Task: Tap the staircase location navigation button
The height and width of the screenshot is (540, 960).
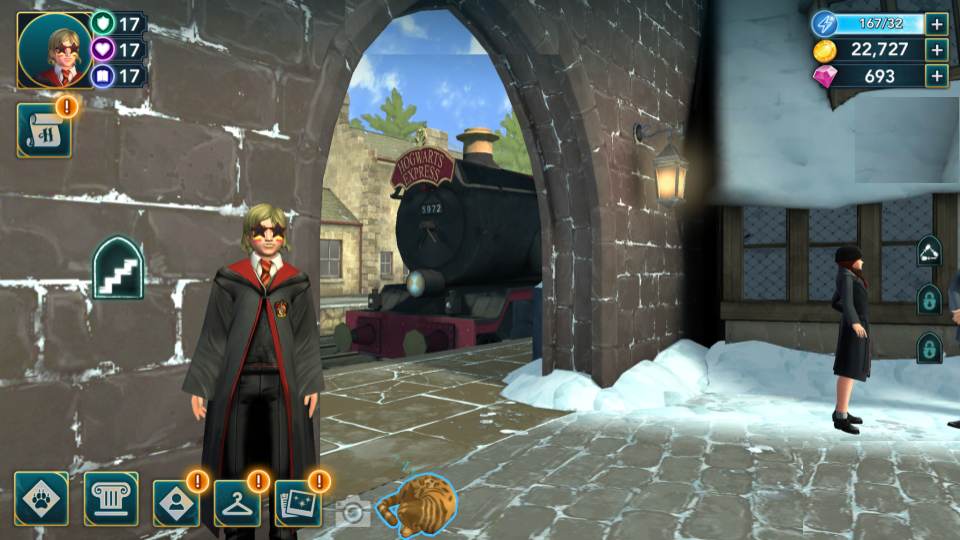Action: (118, 268)
